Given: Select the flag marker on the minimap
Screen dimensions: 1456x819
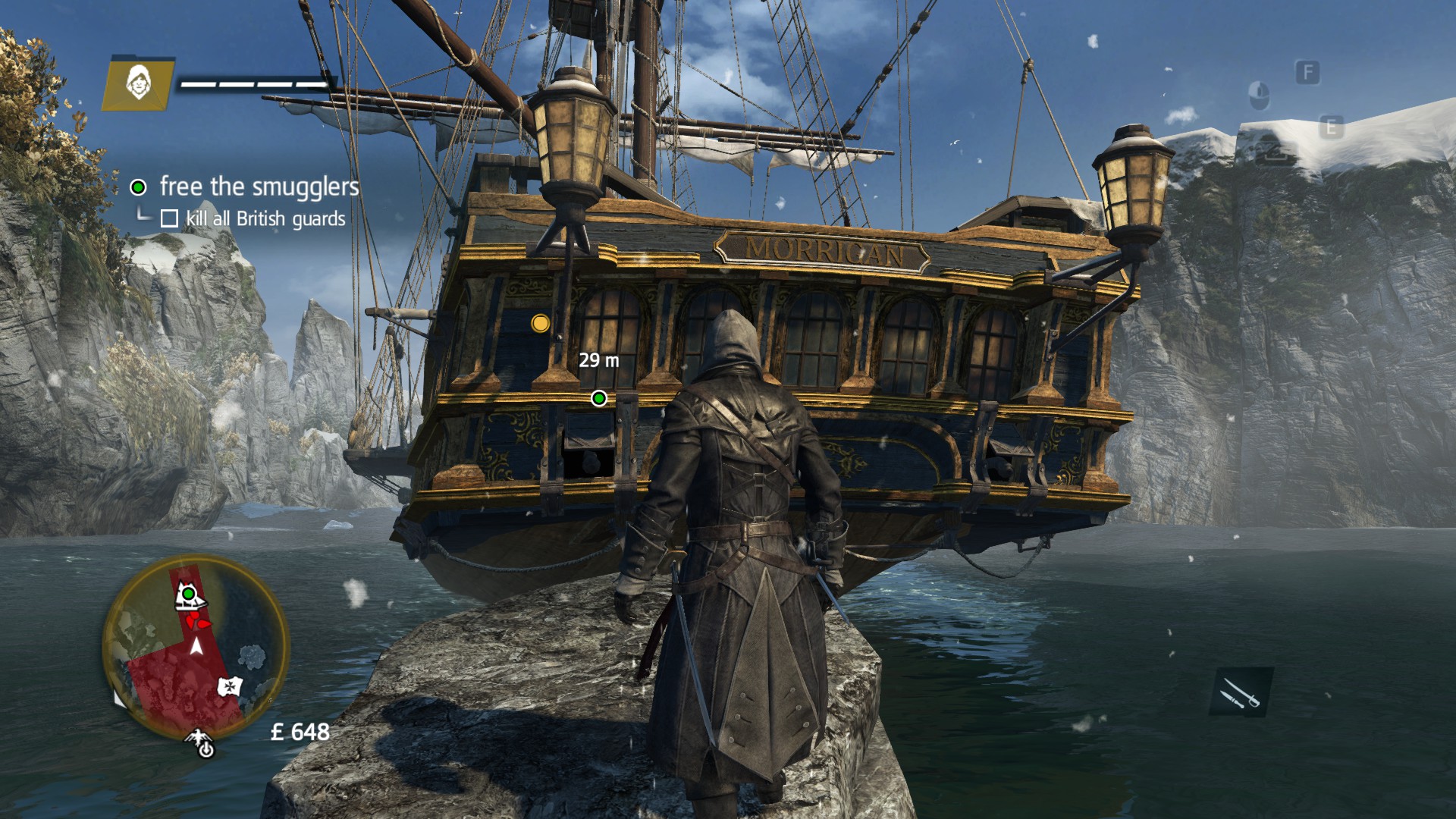Looking at the screenshot, I should pos(230,687).
